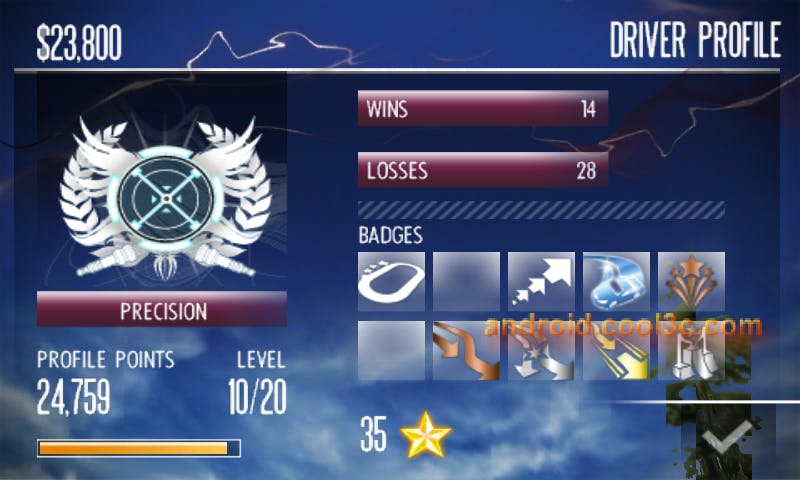The height and width of the screenshot is (480, 800).
Task: Click the LOSSES stat bar
Action: 482,170
